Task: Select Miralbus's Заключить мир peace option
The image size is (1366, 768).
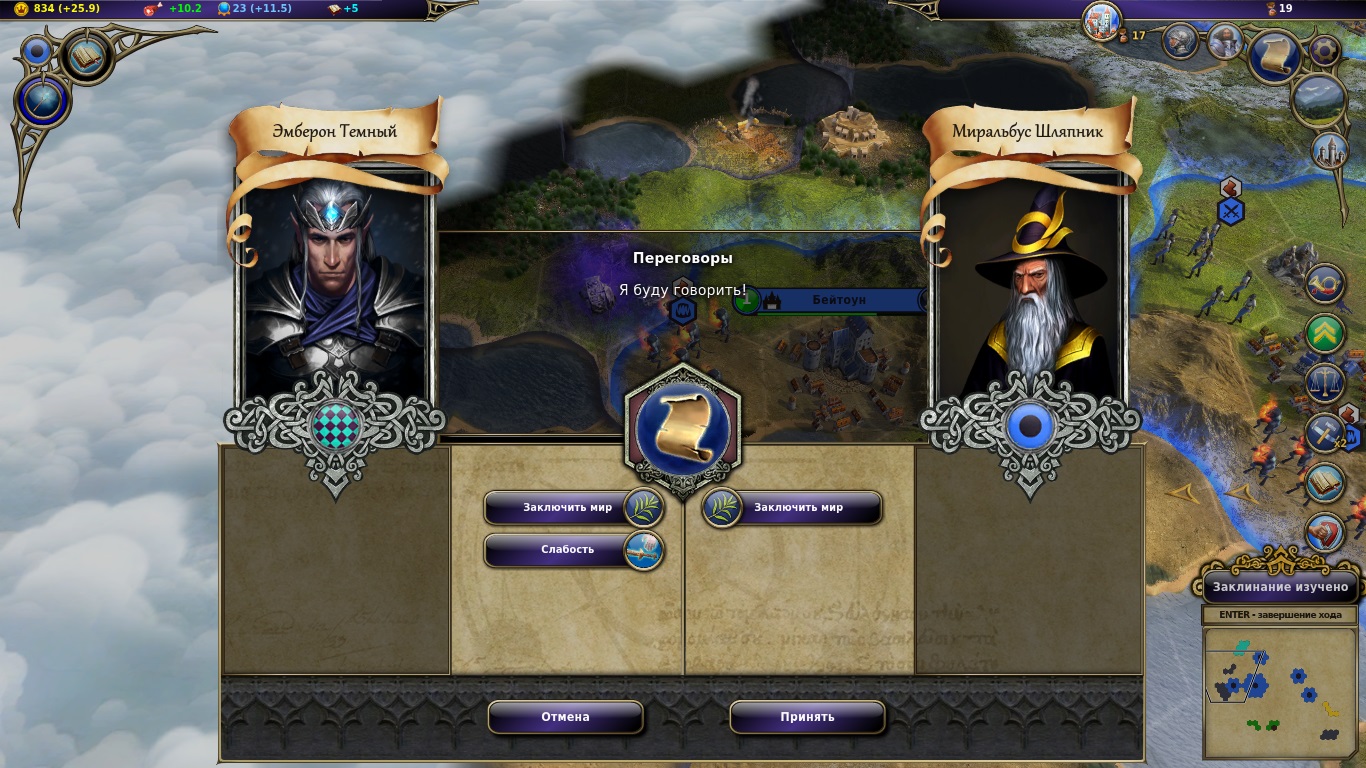Action: pos(798,508)
